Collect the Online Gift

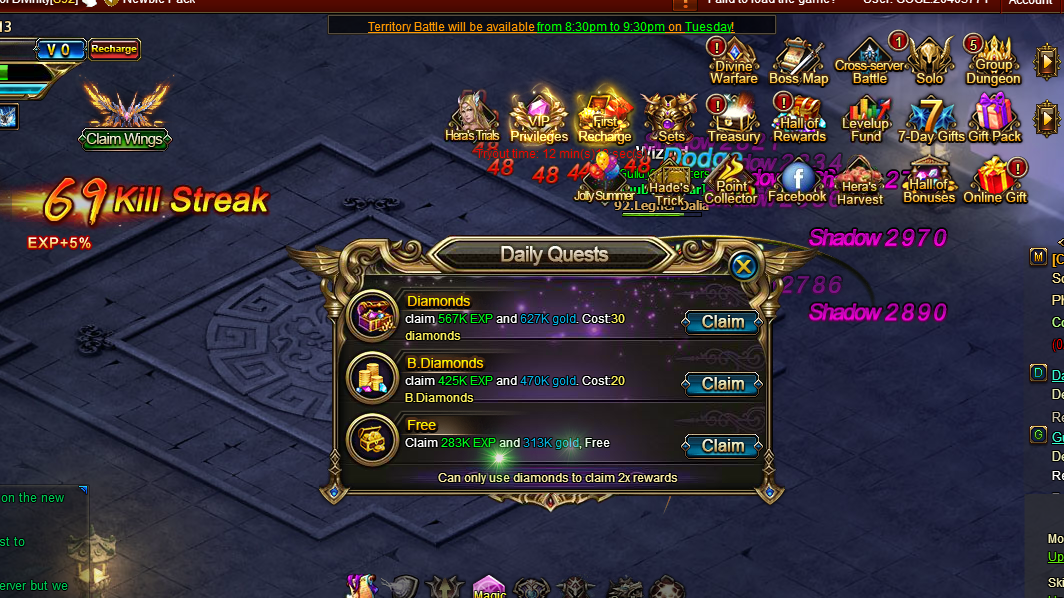tap(995, 180)
